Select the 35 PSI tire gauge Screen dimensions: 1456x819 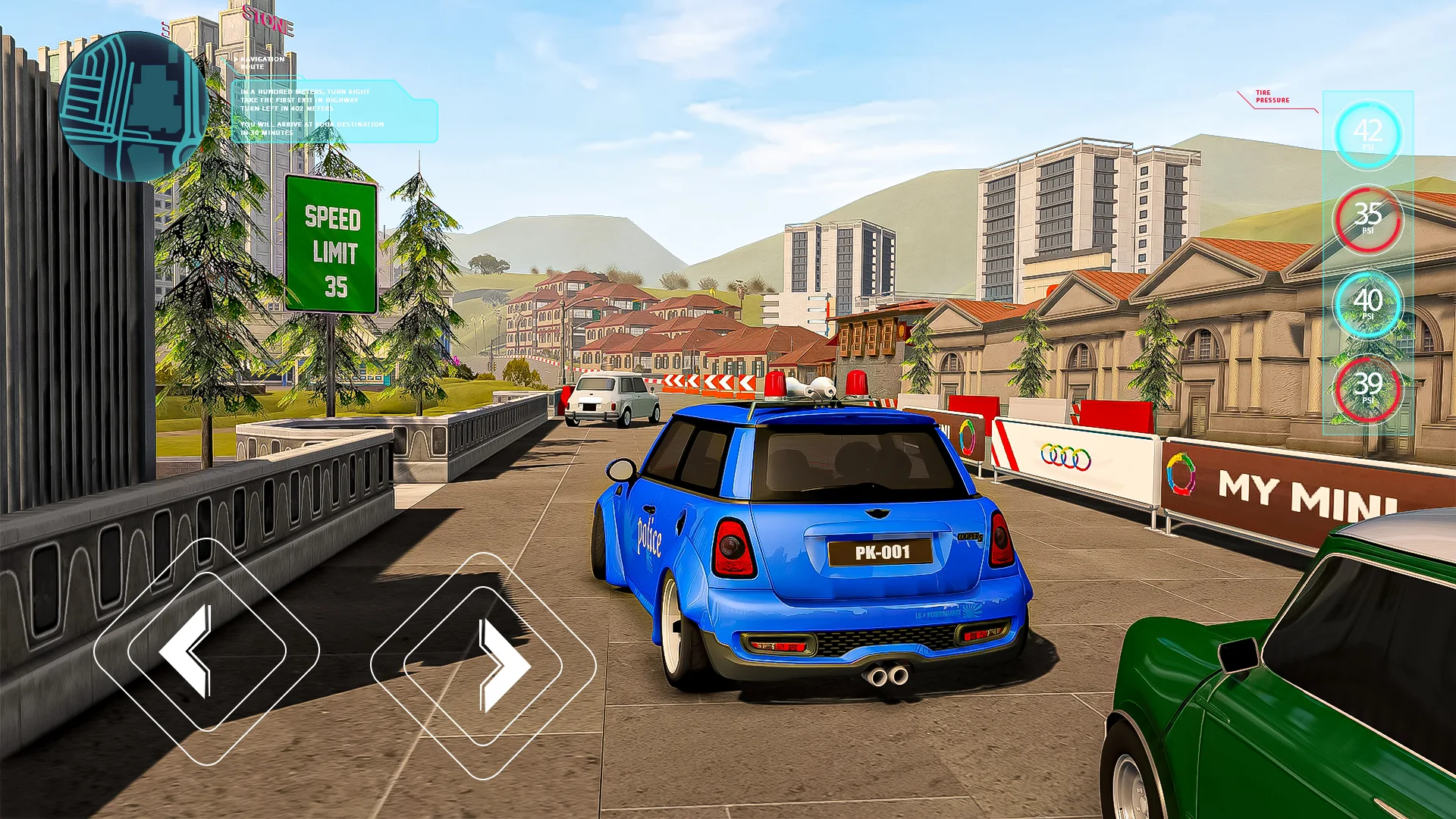coord(1367,219)
